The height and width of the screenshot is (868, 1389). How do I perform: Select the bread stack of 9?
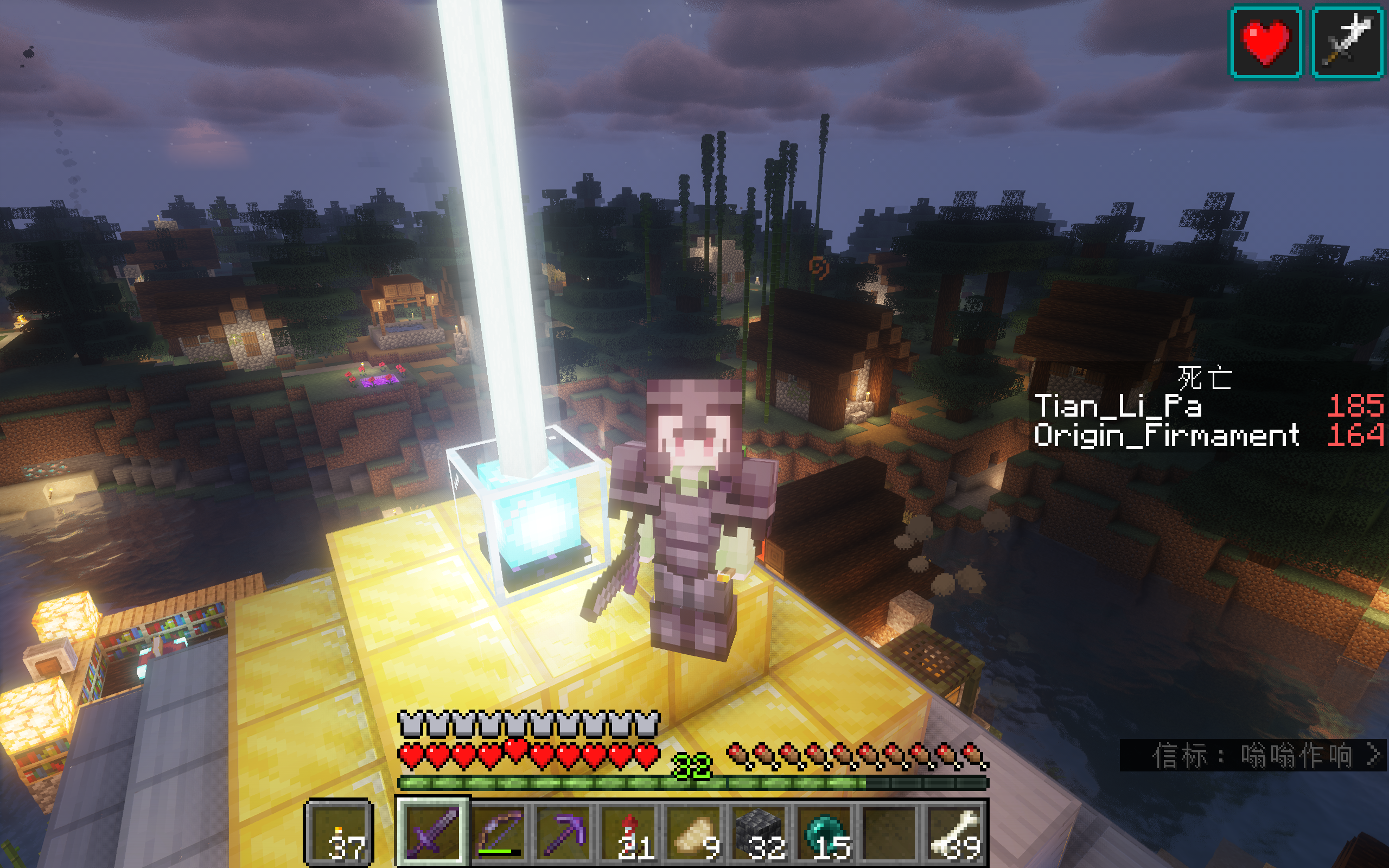pyautogui.click(x=696, y=831)
